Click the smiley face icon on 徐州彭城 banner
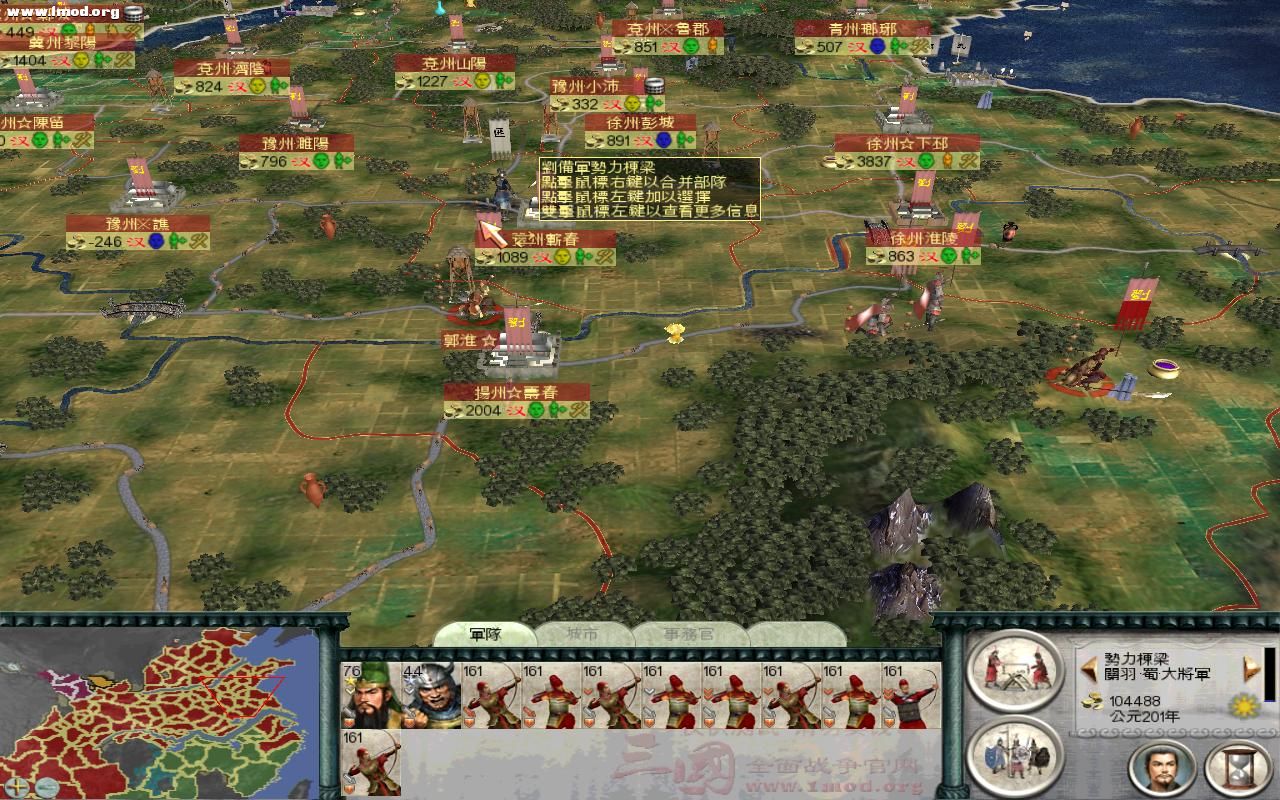Viewport: 1280px width, 800px height. [x=663, y=141]
